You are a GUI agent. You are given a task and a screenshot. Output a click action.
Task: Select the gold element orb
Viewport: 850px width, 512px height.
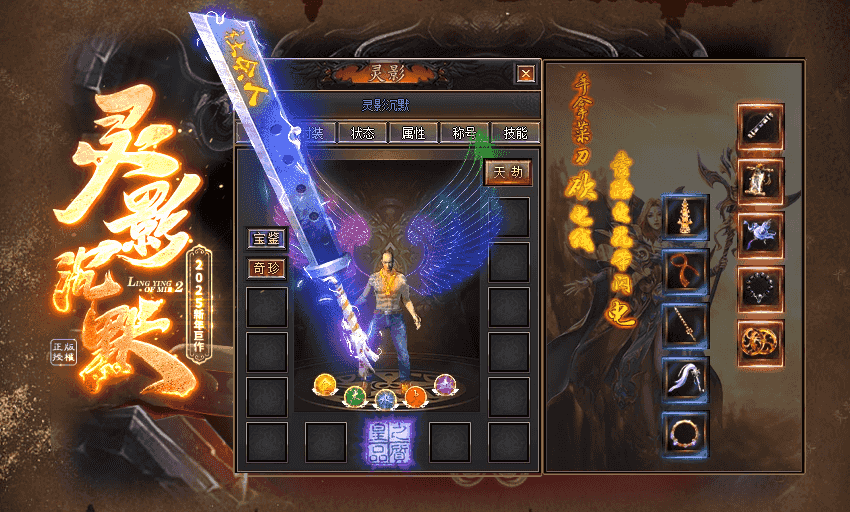(x=325, y=384)
